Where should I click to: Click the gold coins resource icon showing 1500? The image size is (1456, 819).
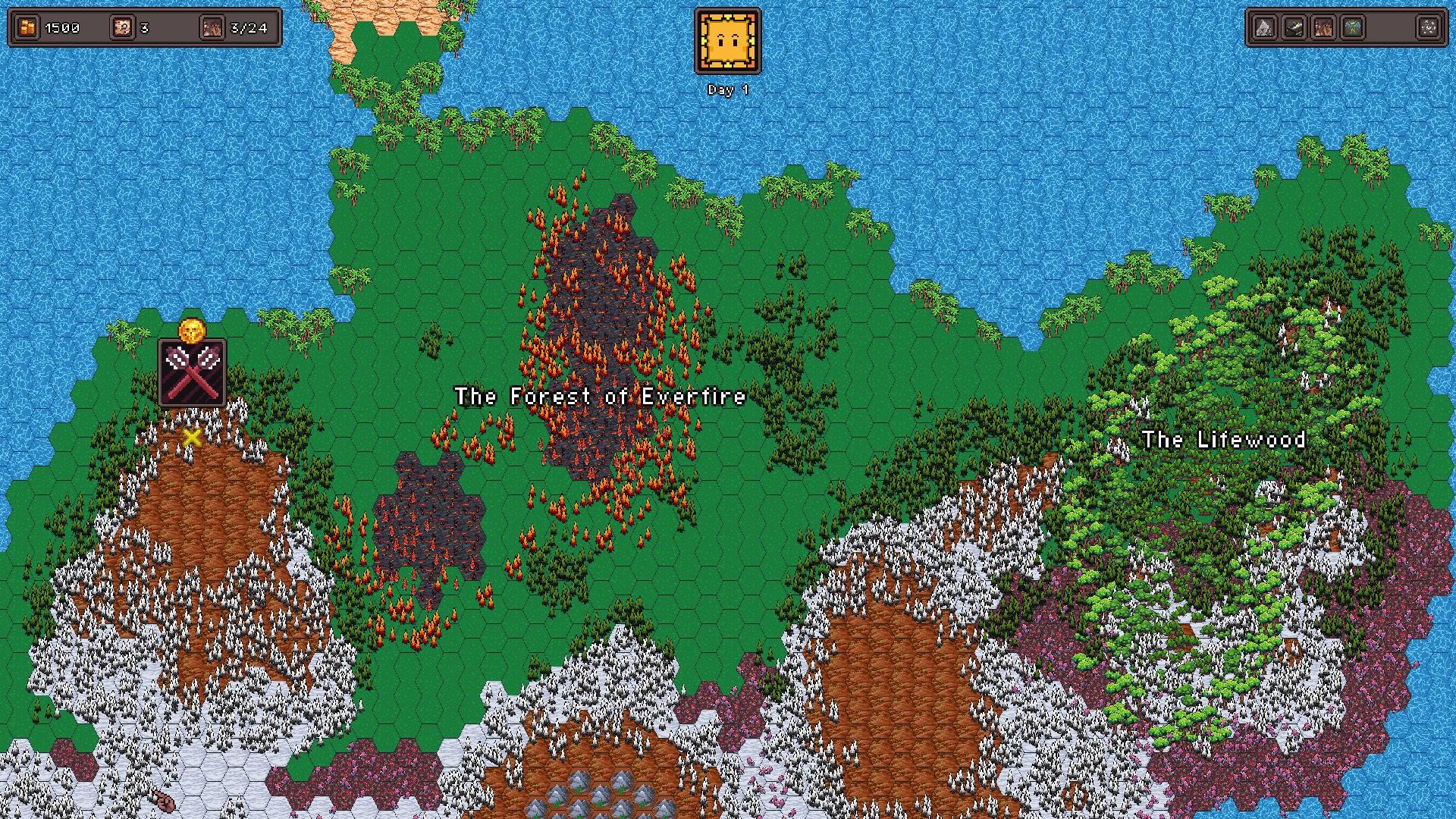tap(27, 27)
